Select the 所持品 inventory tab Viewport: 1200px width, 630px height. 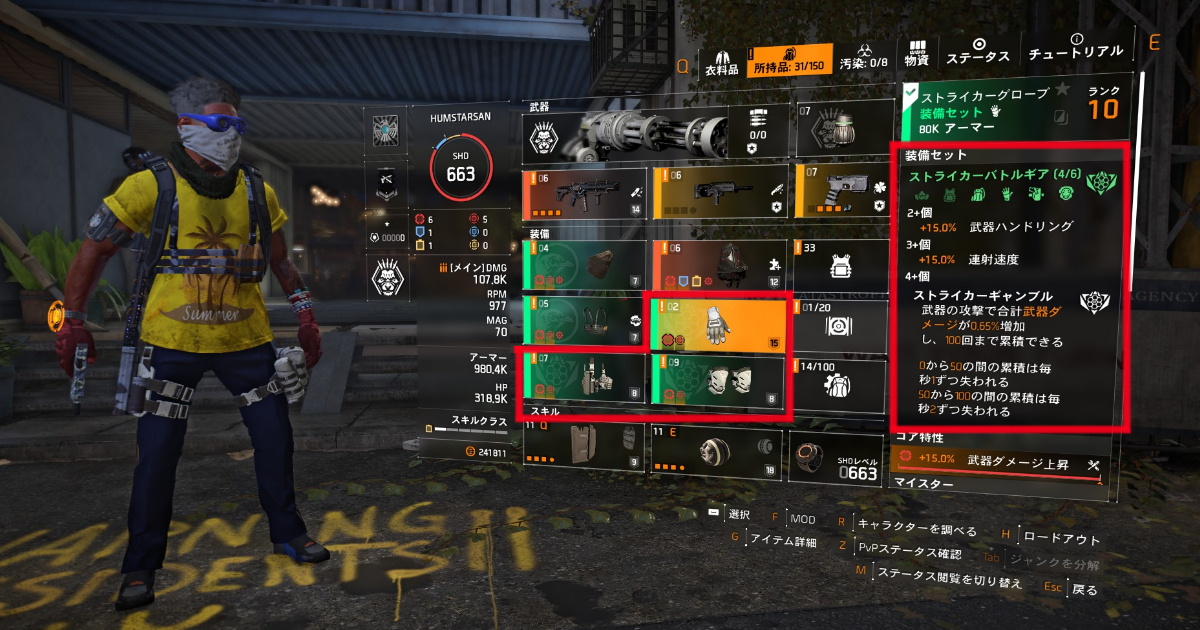point(789,59)
